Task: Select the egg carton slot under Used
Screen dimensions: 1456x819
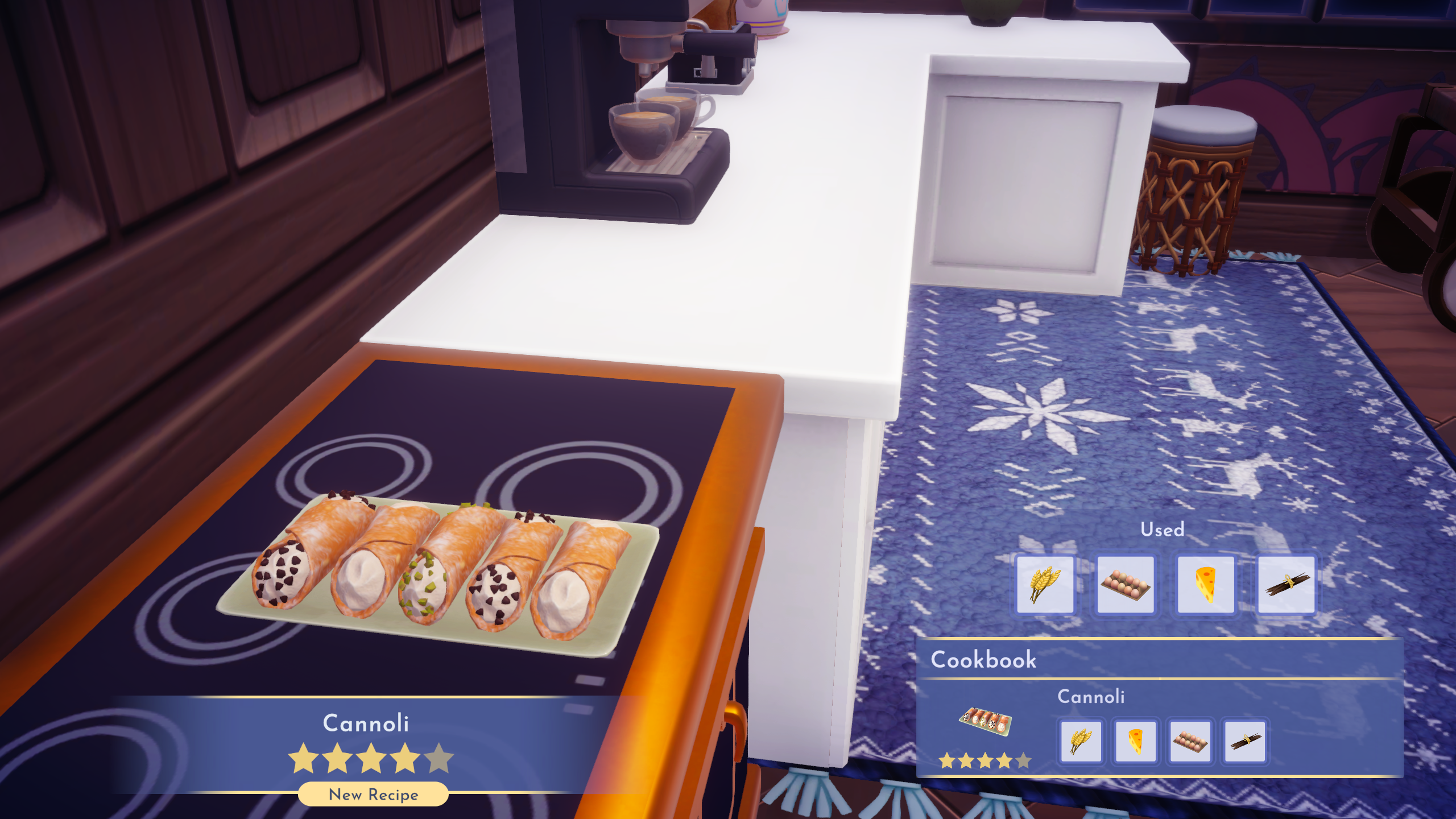Action: pyautogui.click(x=1125, y=585)
